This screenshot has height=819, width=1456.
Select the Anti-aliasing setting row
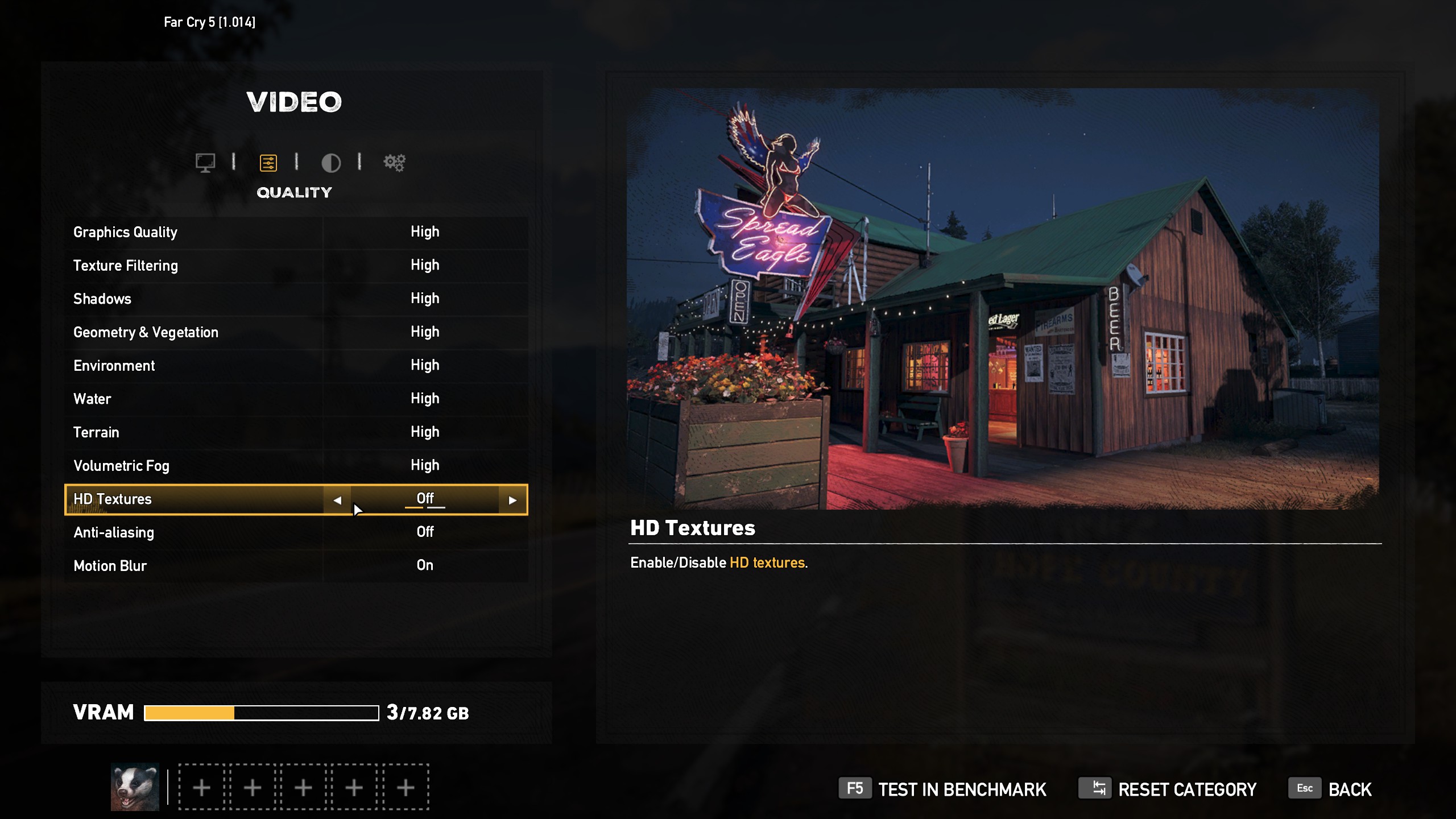pyautogui.click(x=296, y=532)
